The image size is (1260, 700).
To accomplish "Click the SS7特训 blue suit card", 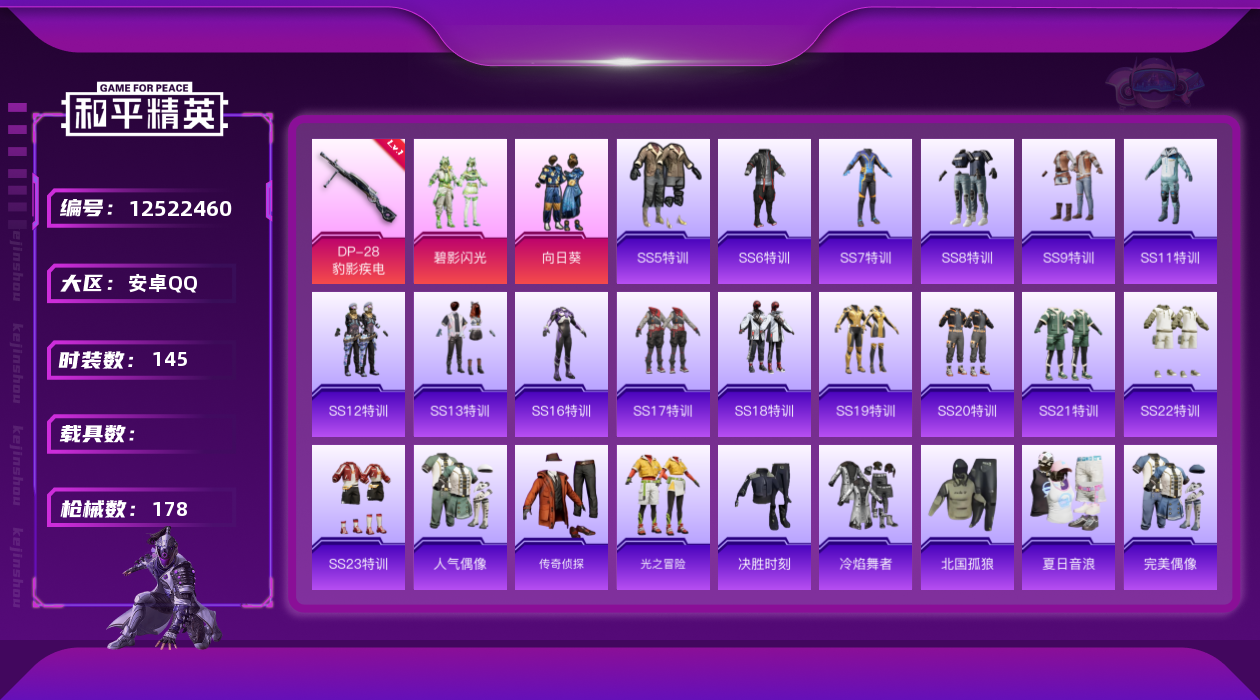I will pyautogui.click(x=865, y=211).
